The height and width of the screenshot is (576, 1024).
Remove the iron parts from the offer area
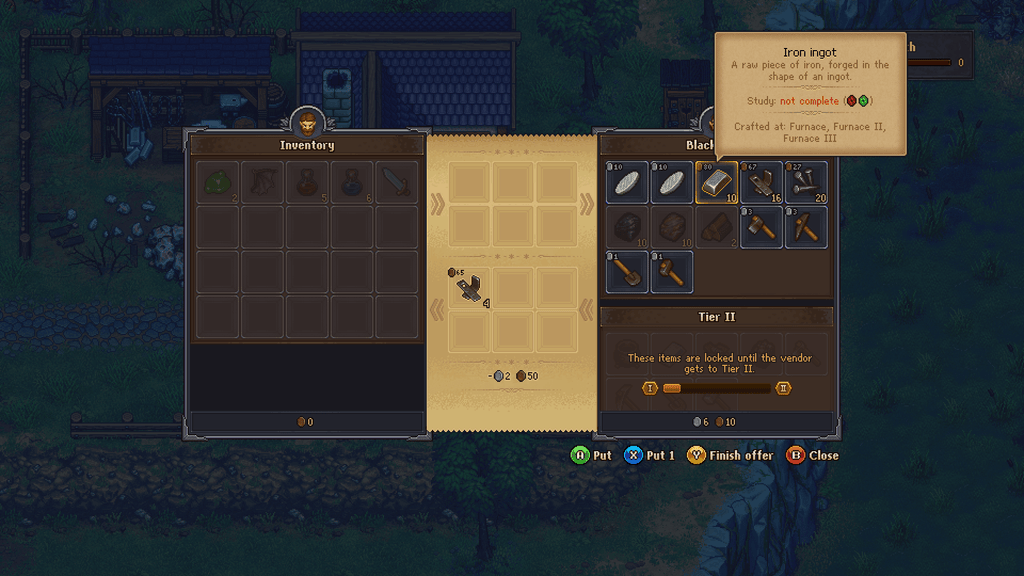point(471,288)
